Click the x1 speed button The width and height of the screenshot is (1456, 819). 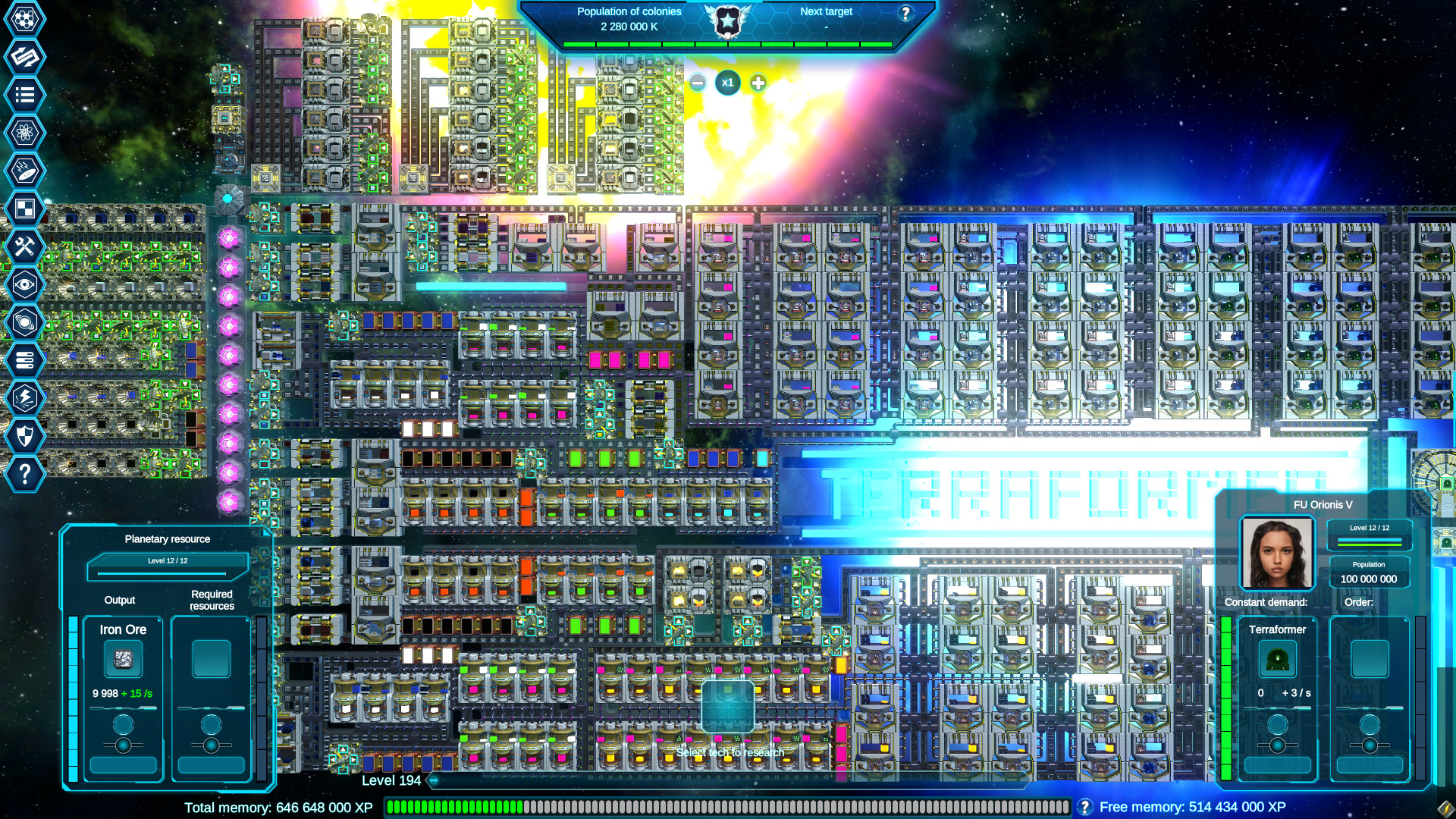coord(728,83)
